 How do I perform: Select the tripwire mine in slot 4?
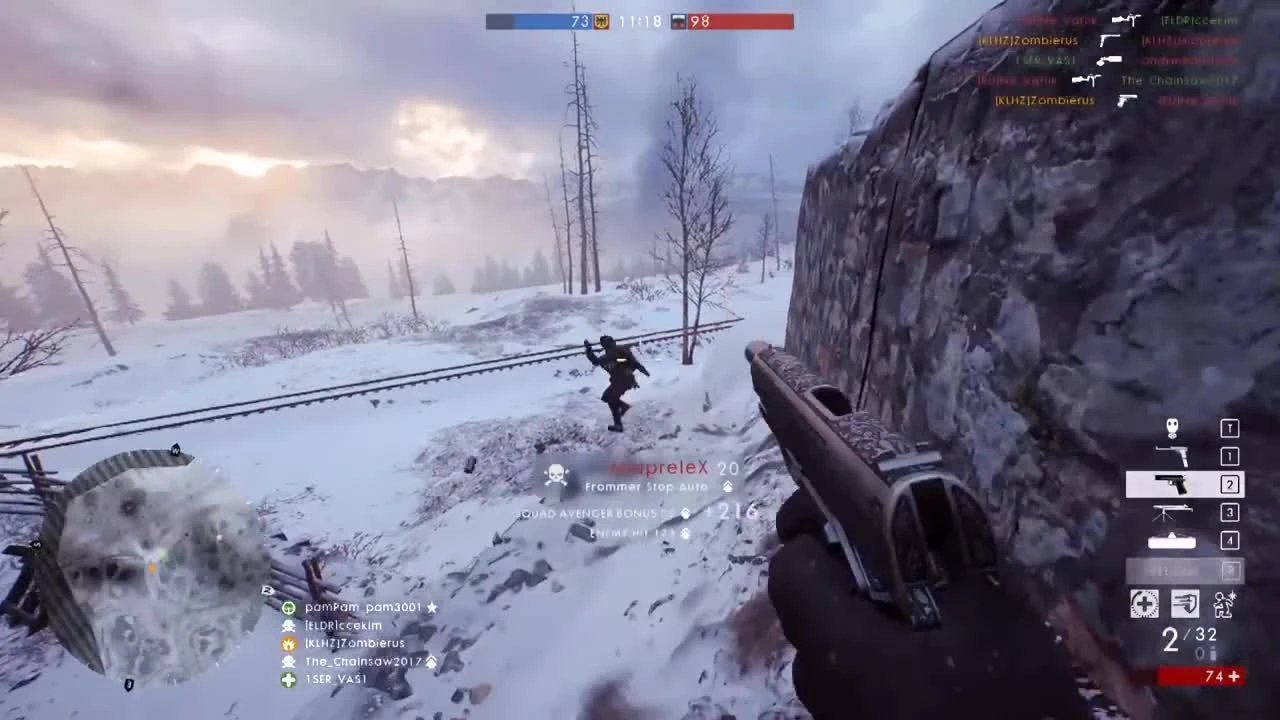[1171, 540]
